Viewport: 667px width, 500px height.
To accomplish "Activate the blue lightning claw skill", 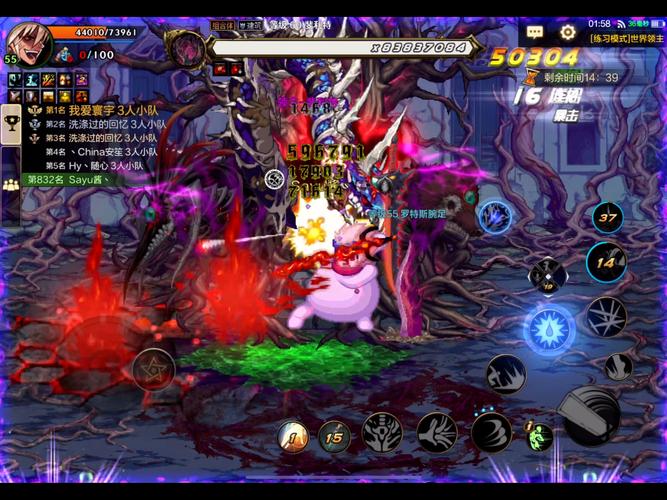I will pos(494,215).
